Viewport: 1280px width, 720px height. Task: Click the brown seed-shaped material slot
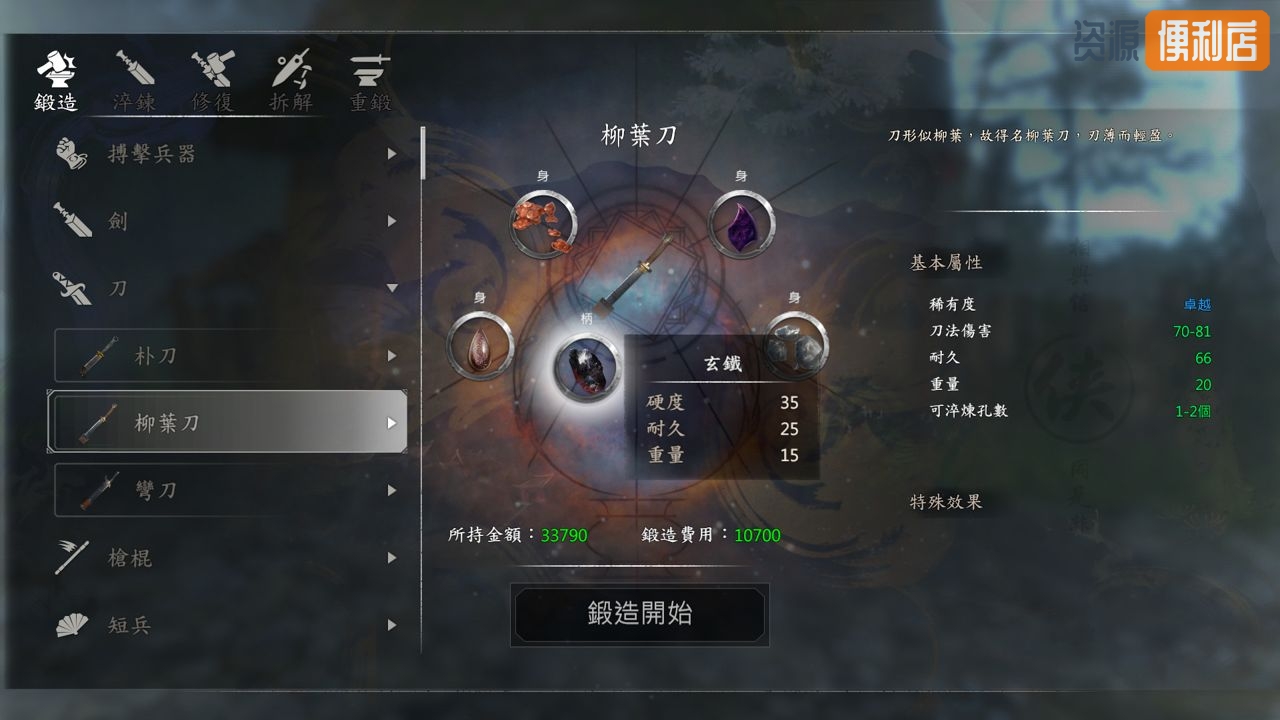[480, 346]
